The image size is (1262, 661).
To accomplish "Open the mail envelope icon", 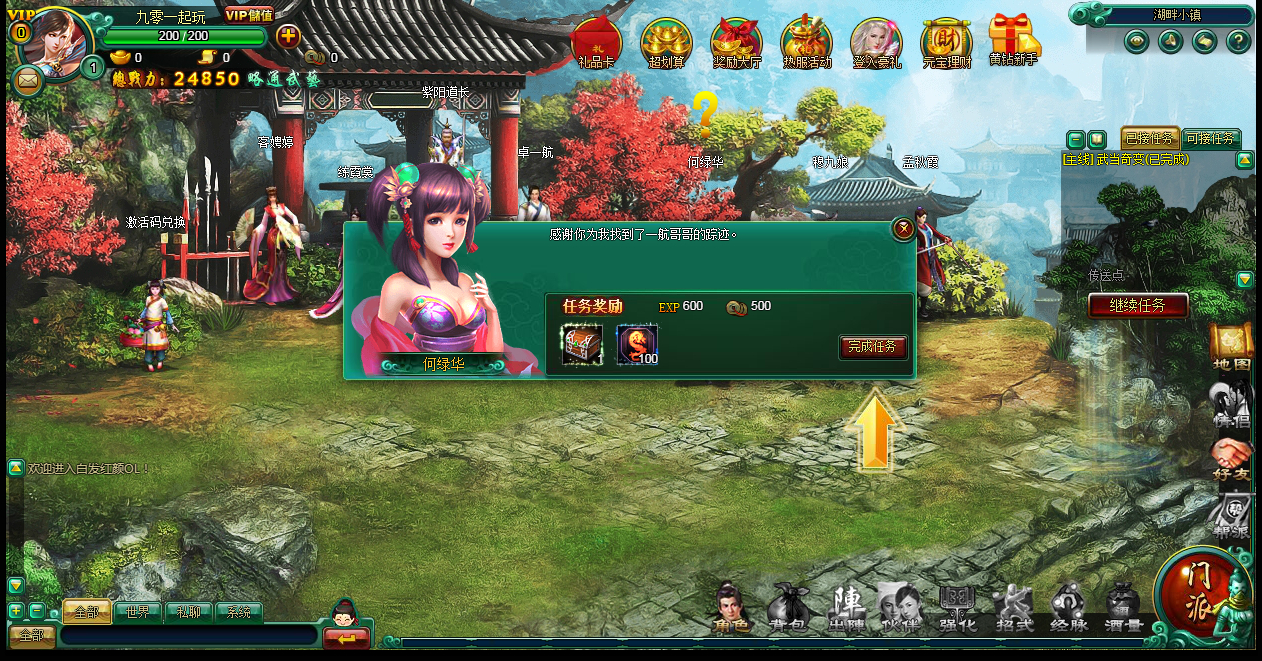I will 28,79.
